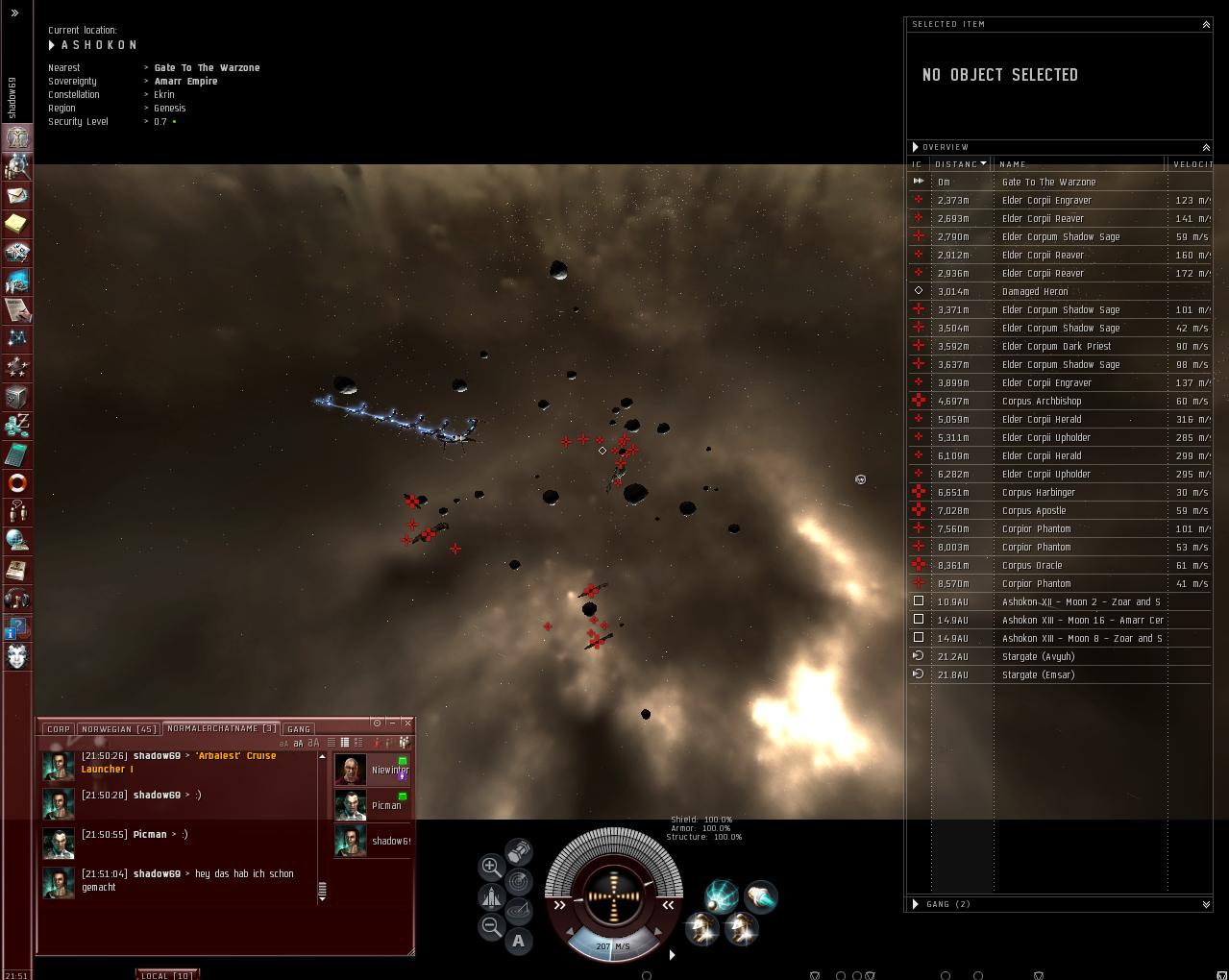Open the calculator from the sidebar
This screenshot has width=1229, height=980.
(17, 454)
